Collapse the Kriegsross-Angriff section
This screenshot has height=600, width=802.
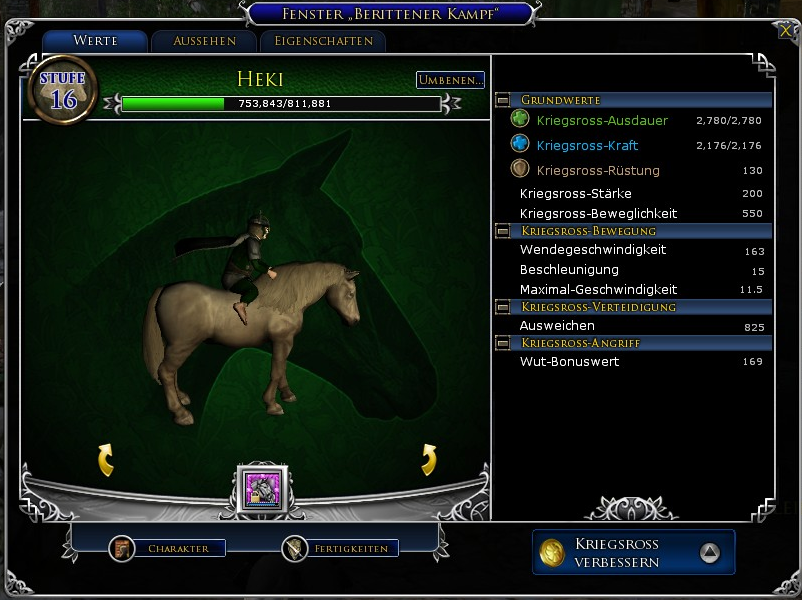pyautogui.click(x=503, y=343)
